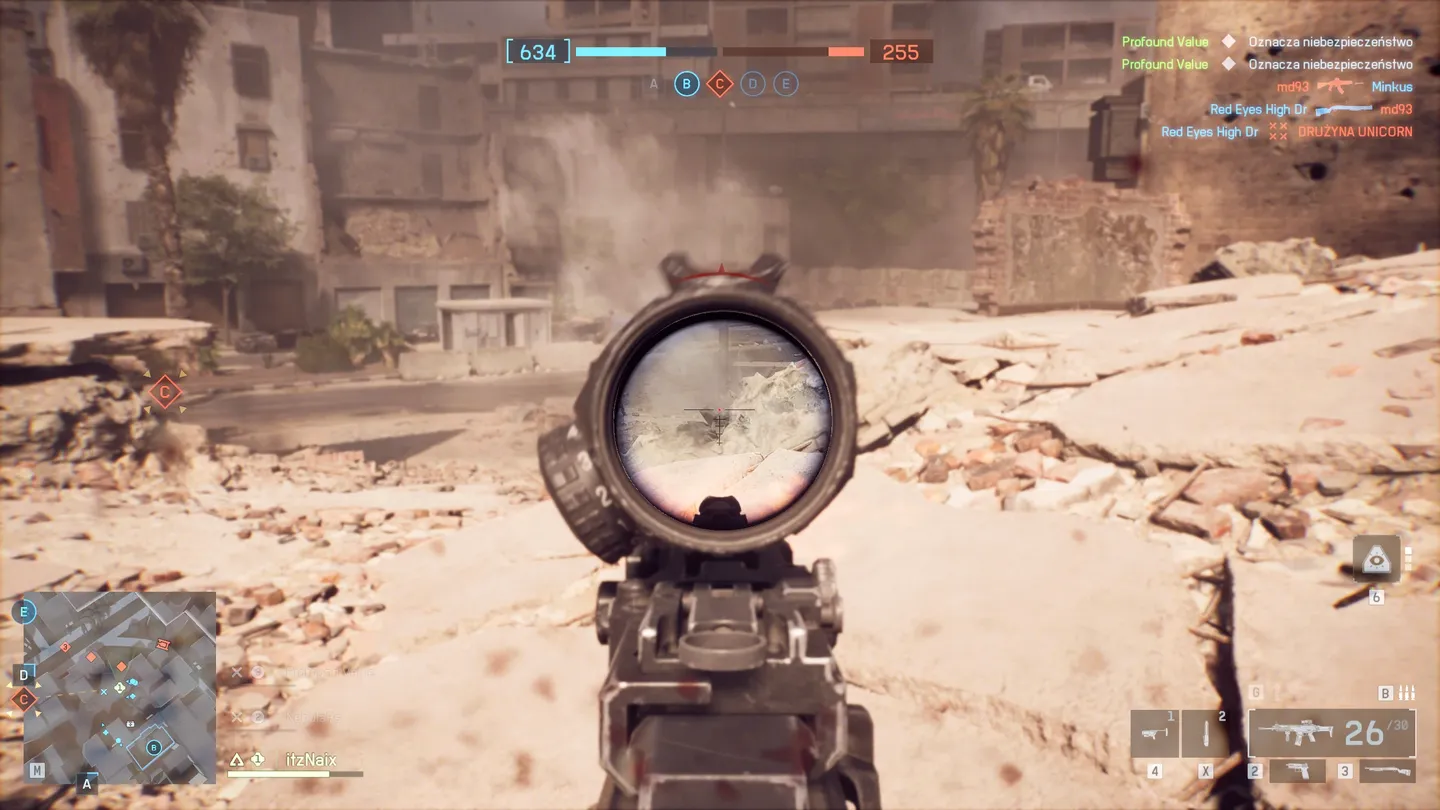Choose capture point D in top bar
1440x810 pixels.
(x=753, y=84)
